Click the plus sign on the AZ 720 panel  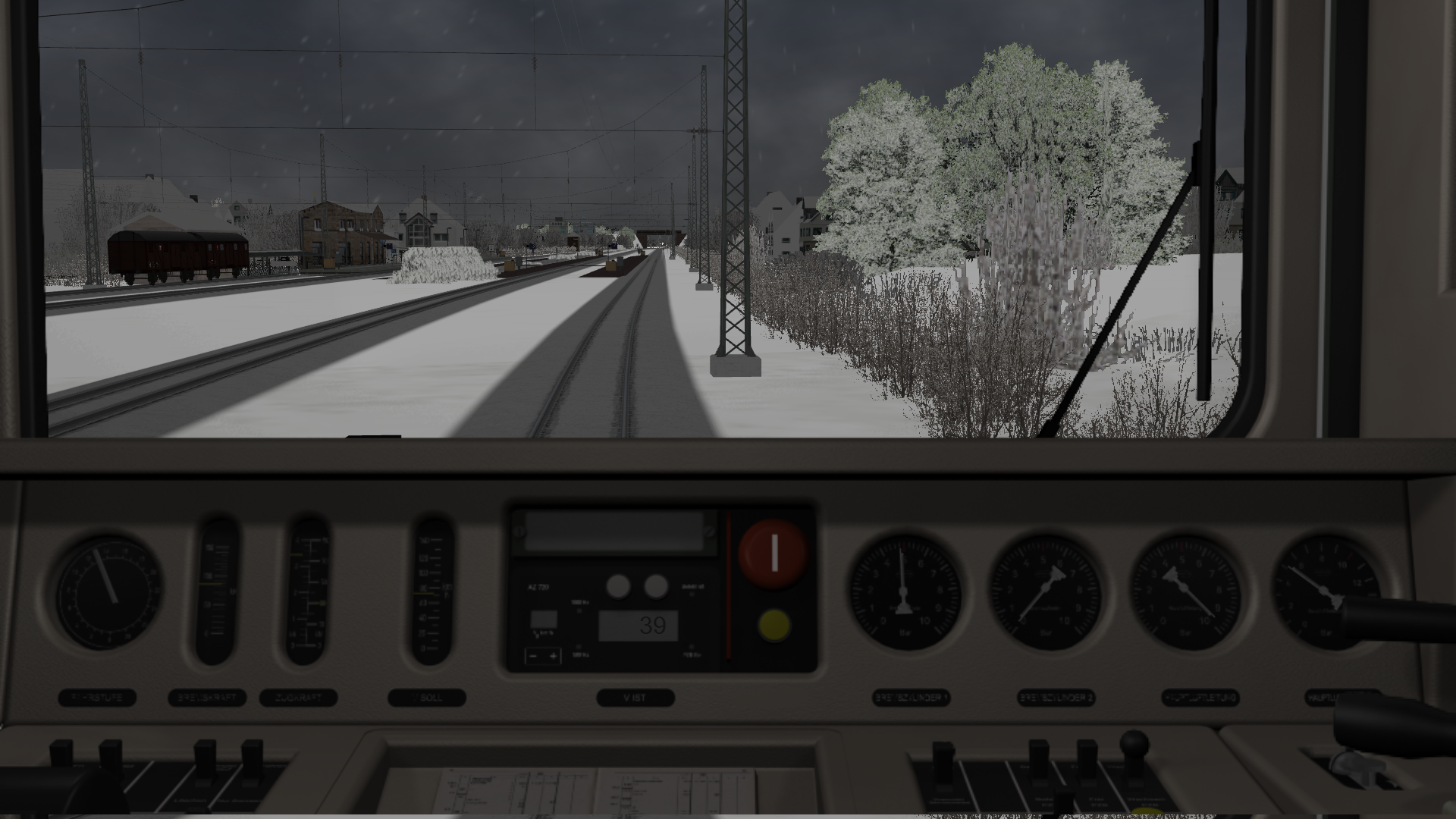(x=554, y=656)
